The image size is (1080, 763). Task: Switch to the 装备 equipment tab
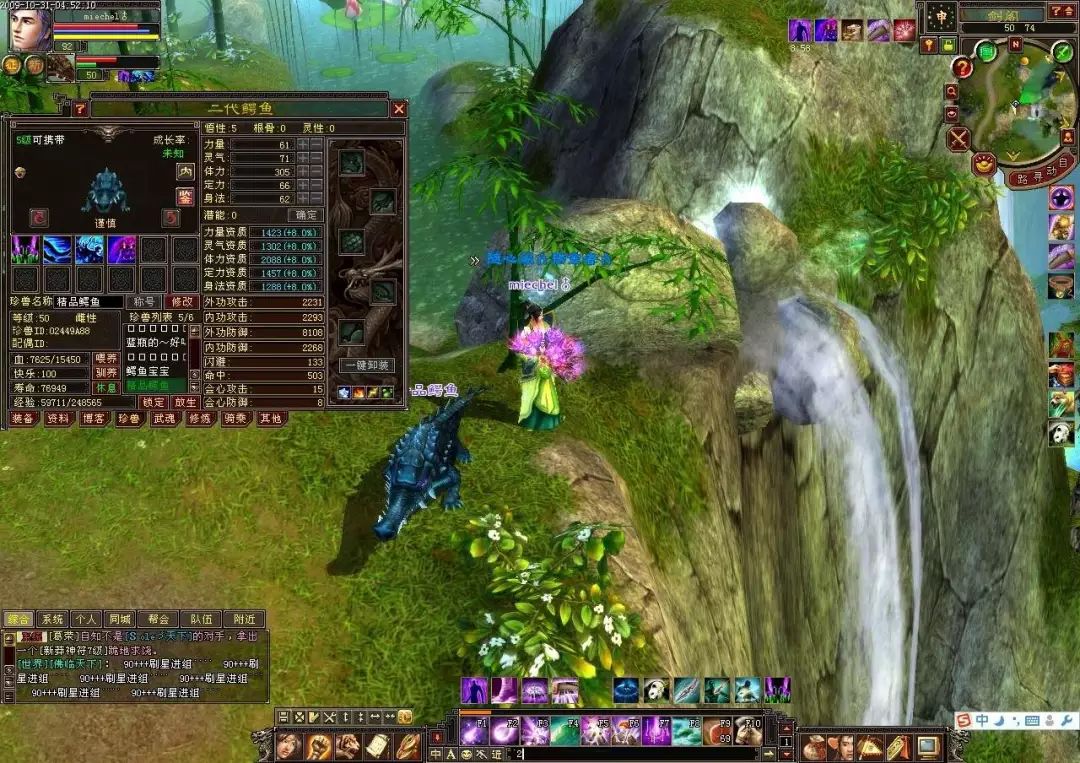[x=23, y=419]
